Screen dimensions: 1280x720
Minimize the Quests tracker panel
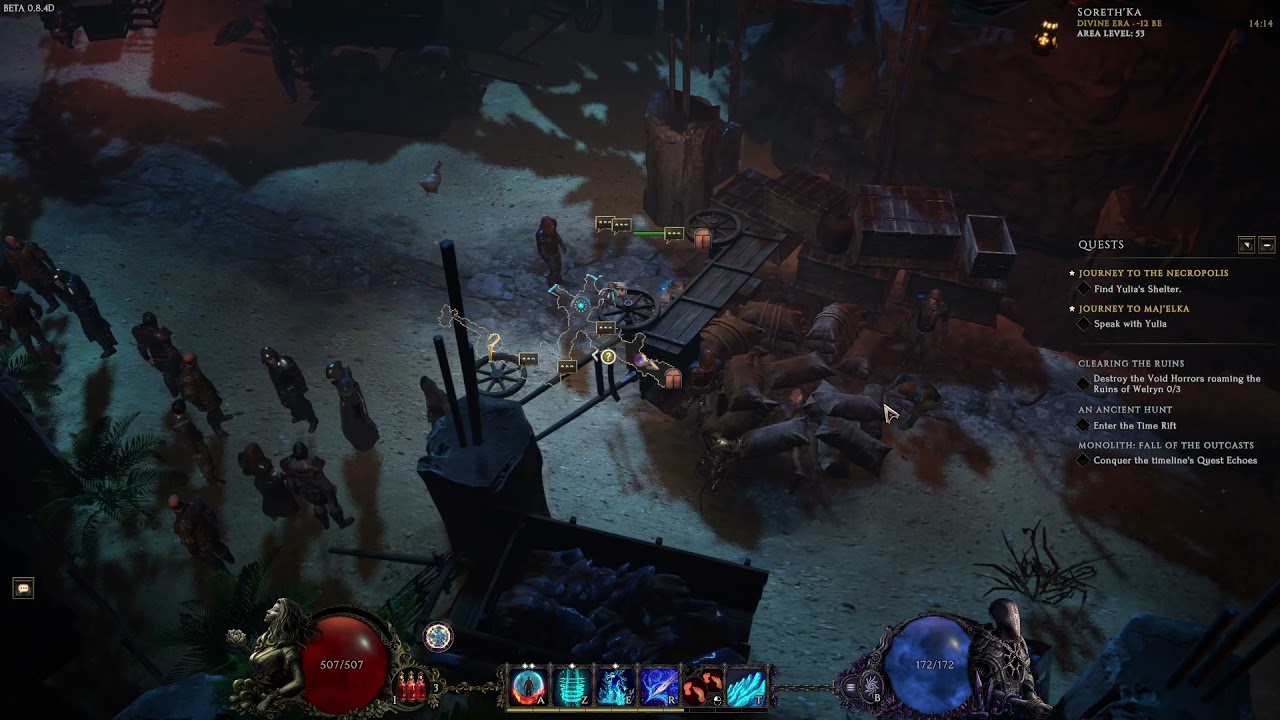click(x=1267, y=245)
